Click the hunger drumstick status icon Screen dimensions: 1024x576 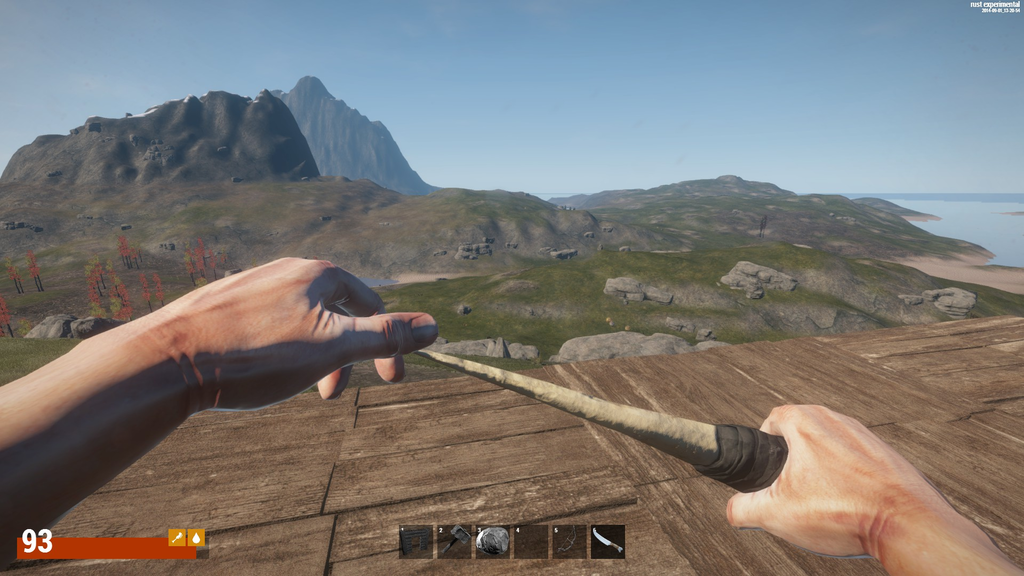pos(177,538)
